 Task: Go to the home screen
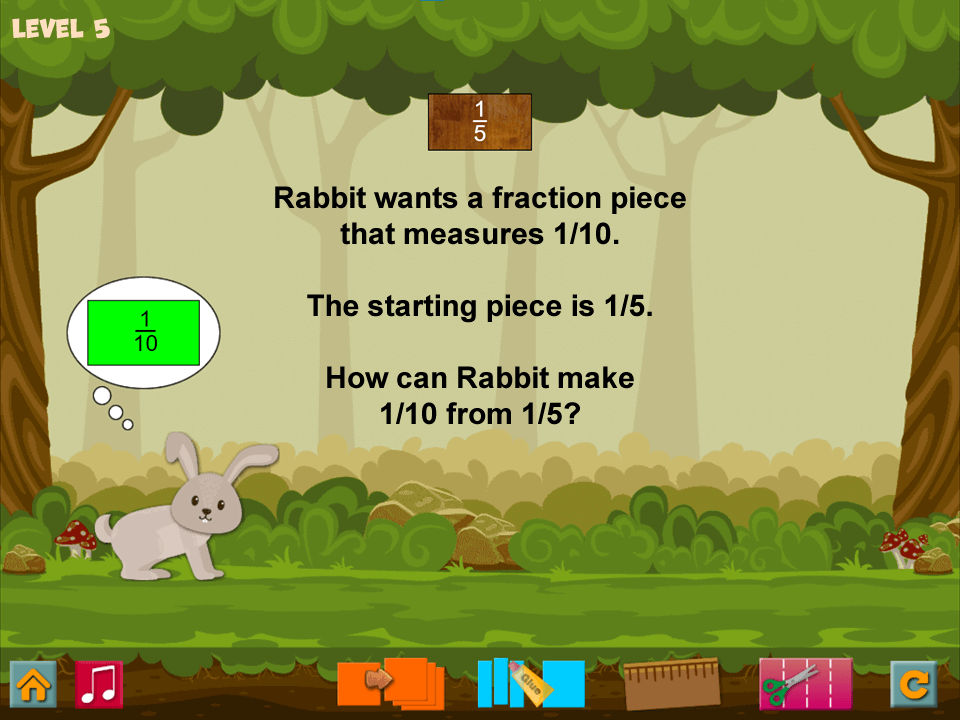(33, 684)
